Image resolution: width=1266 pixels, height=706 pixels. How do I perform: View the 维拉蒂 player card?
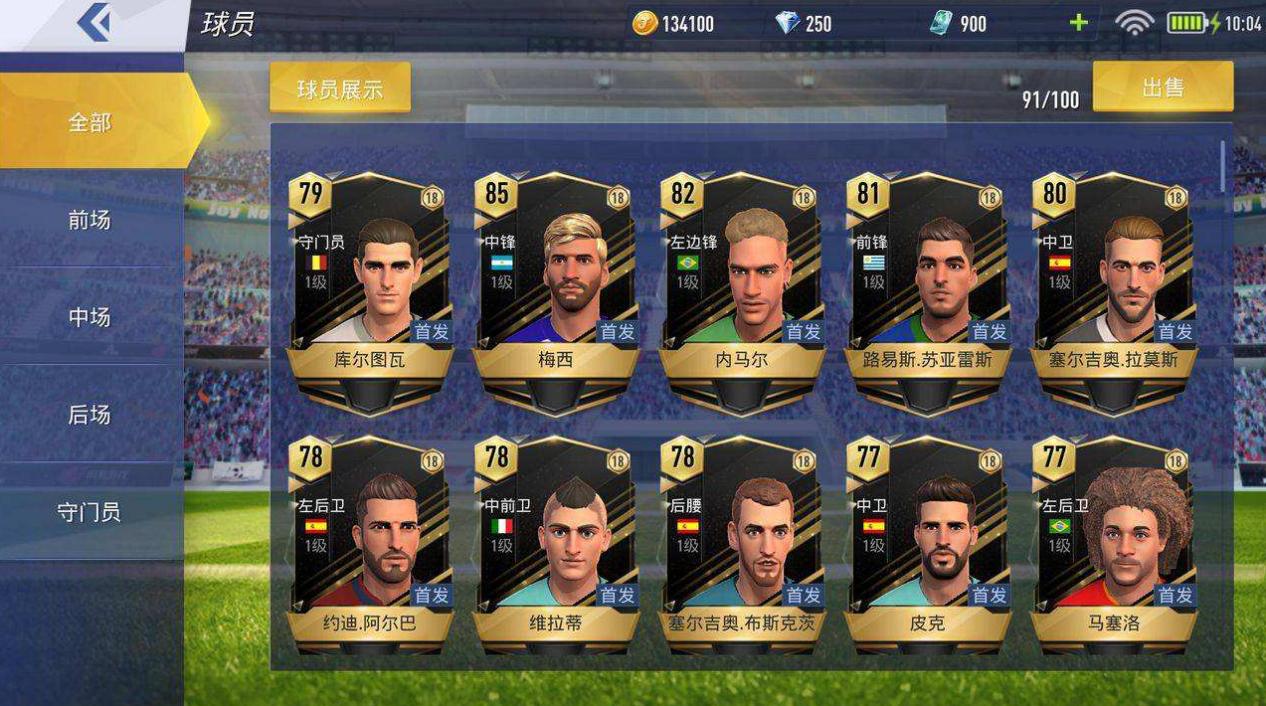point(556,545)
